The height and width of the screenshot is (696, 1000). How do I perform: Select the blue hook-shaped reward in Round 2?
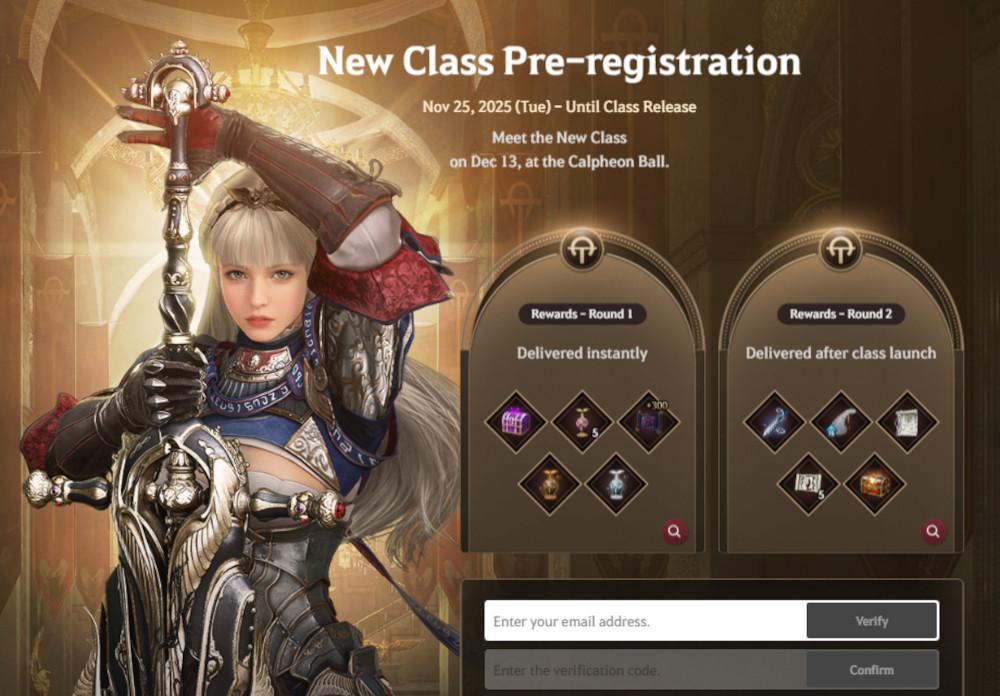(x=775, y=421)
